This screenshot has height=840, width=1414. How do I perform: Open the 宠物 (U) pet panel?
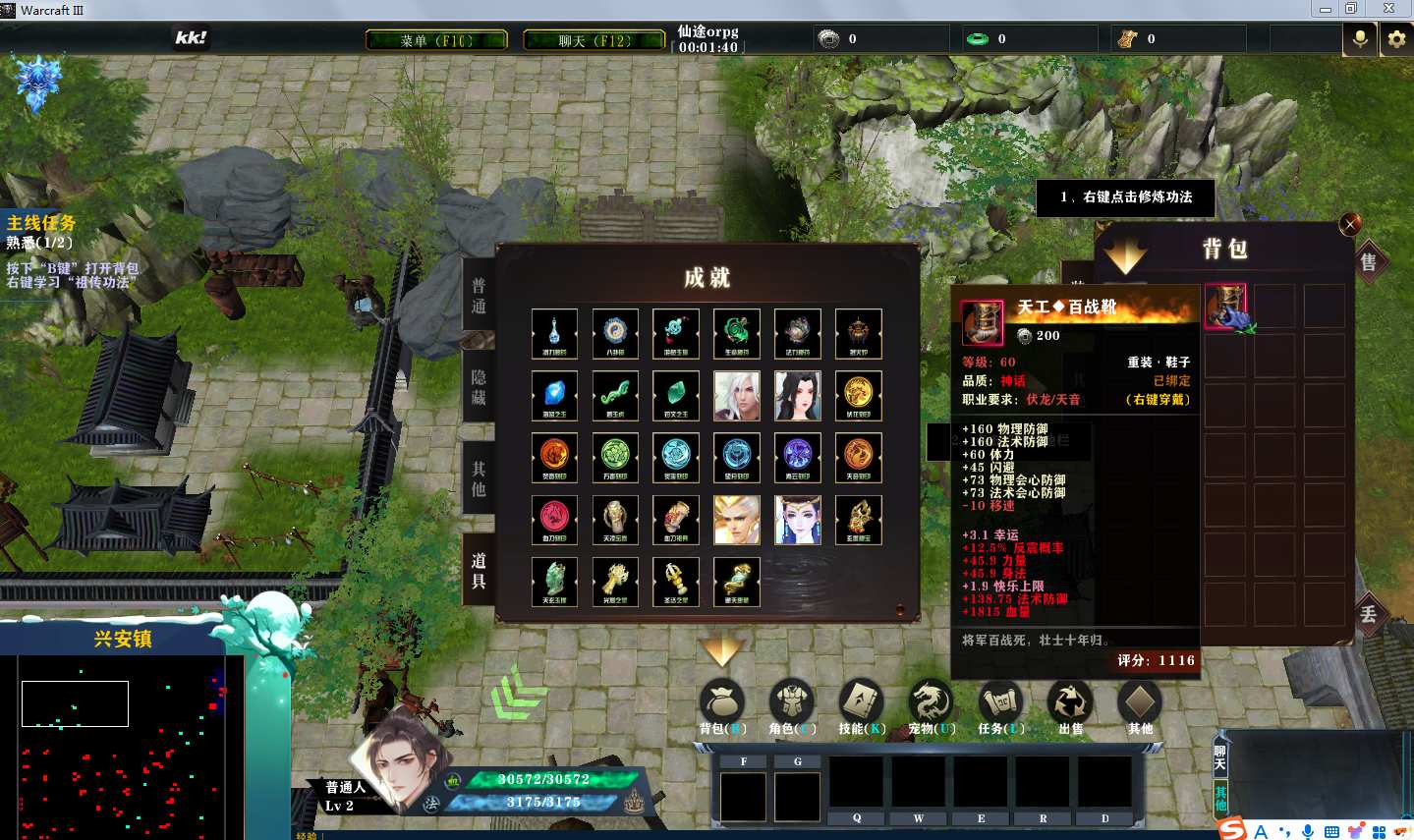931,705
